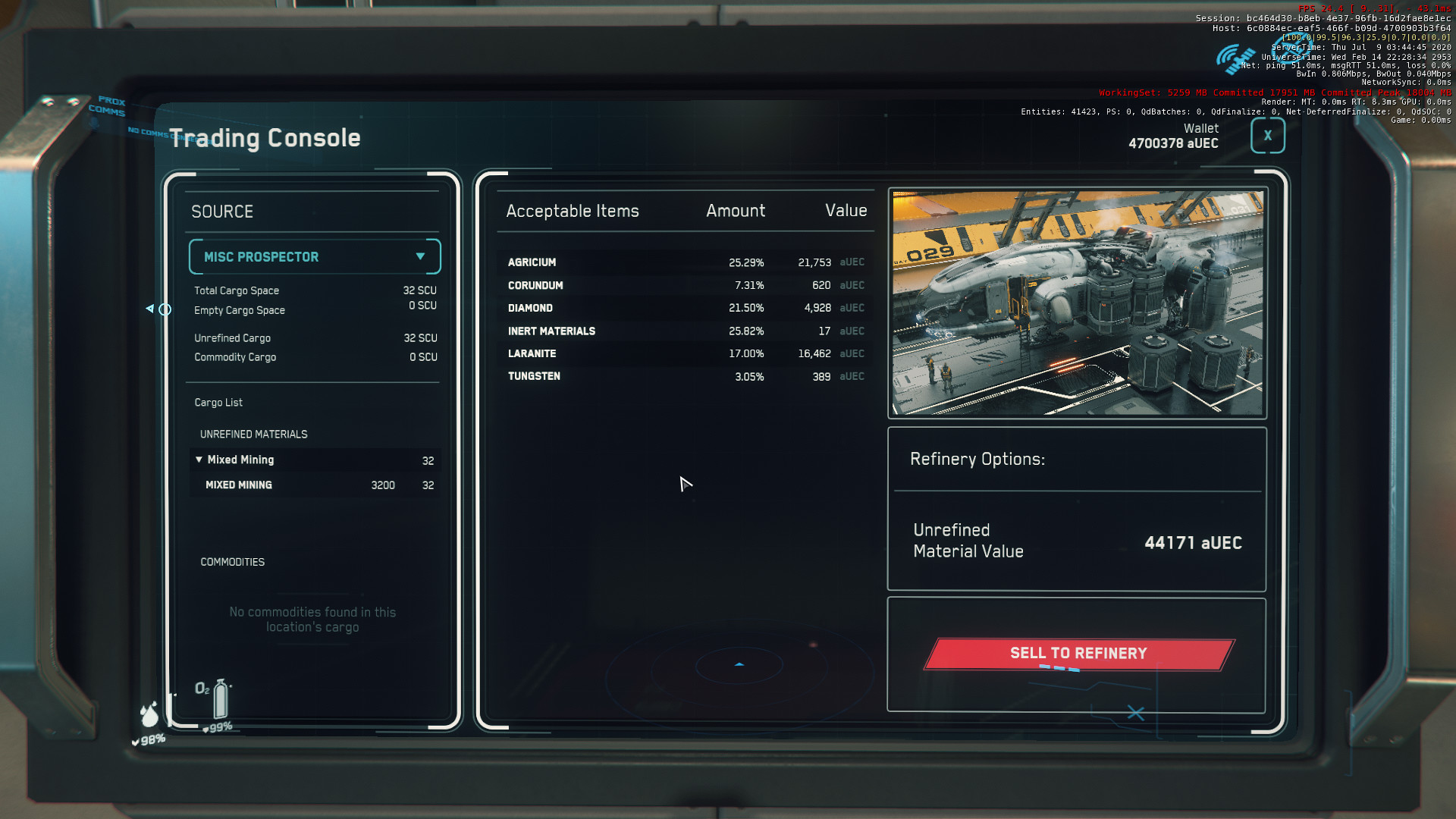1456x819 pixels.
Task: Choose the Laranite item row
Action: [686, 354]
